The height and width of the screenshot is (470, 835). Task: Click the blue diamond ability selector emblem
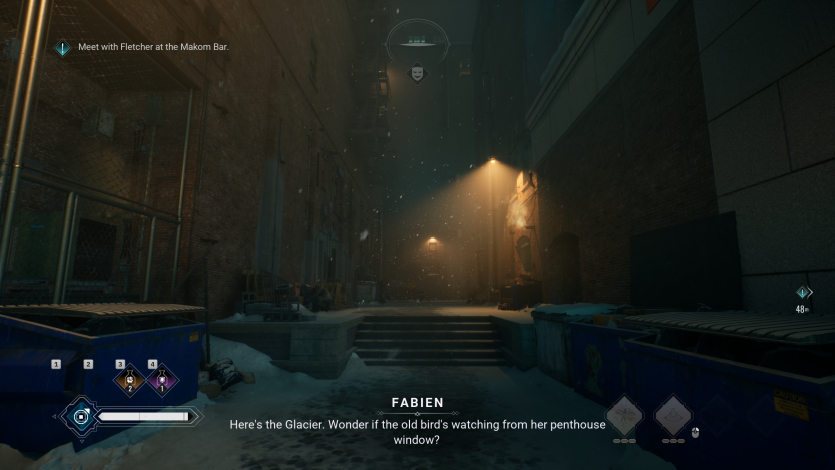click(80, 415)
